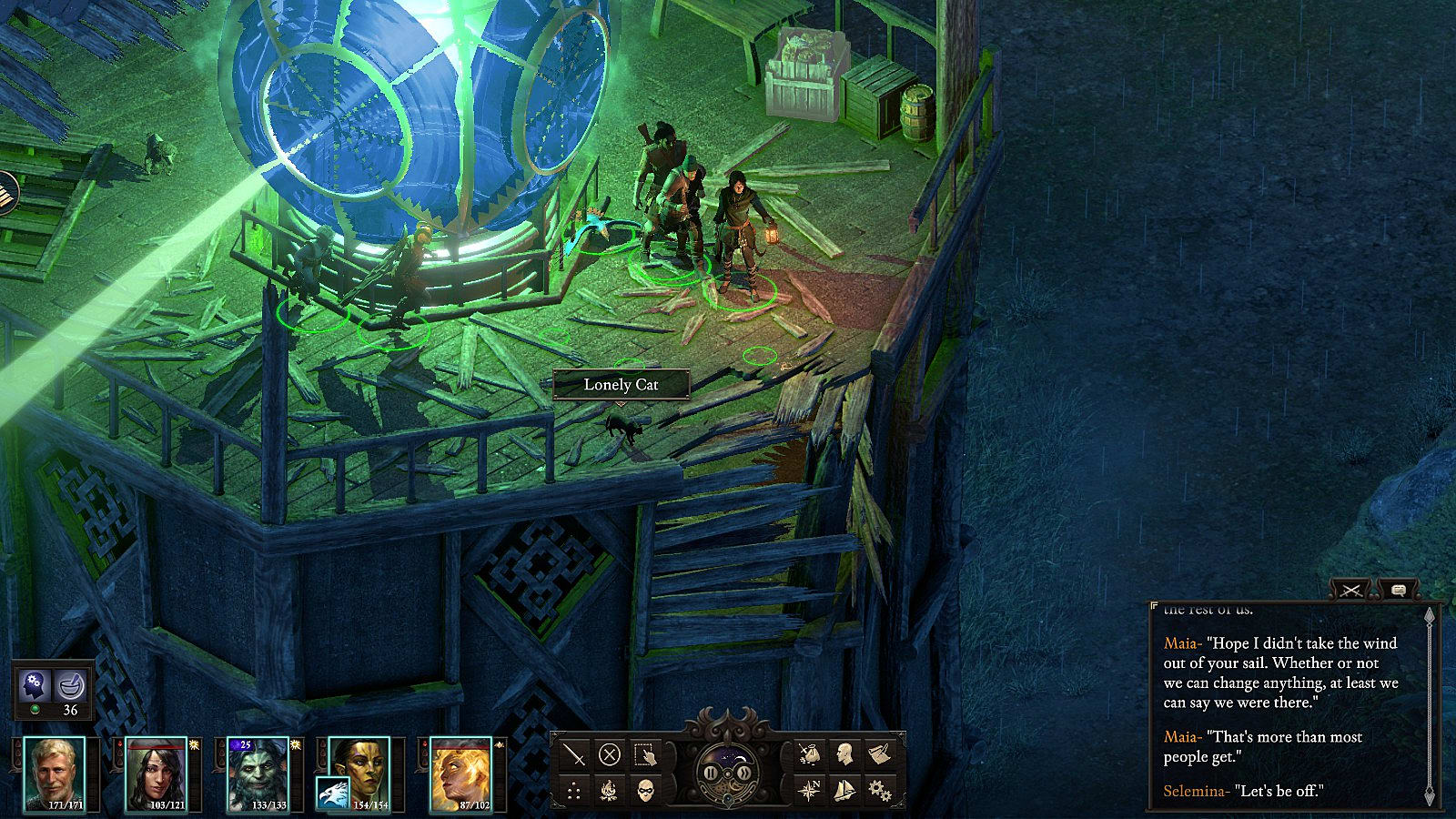The width and height of the screenshot is (1456, 819).
Task: Select the blue-green bearded character's portrait
Action: [258, 773]
